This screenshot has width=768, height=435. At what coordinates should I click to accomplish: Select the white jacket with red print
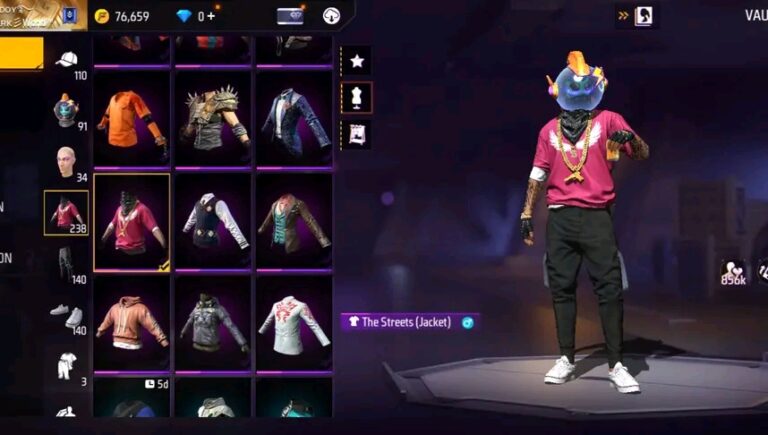pyautogui.click(x=294, y=322)
